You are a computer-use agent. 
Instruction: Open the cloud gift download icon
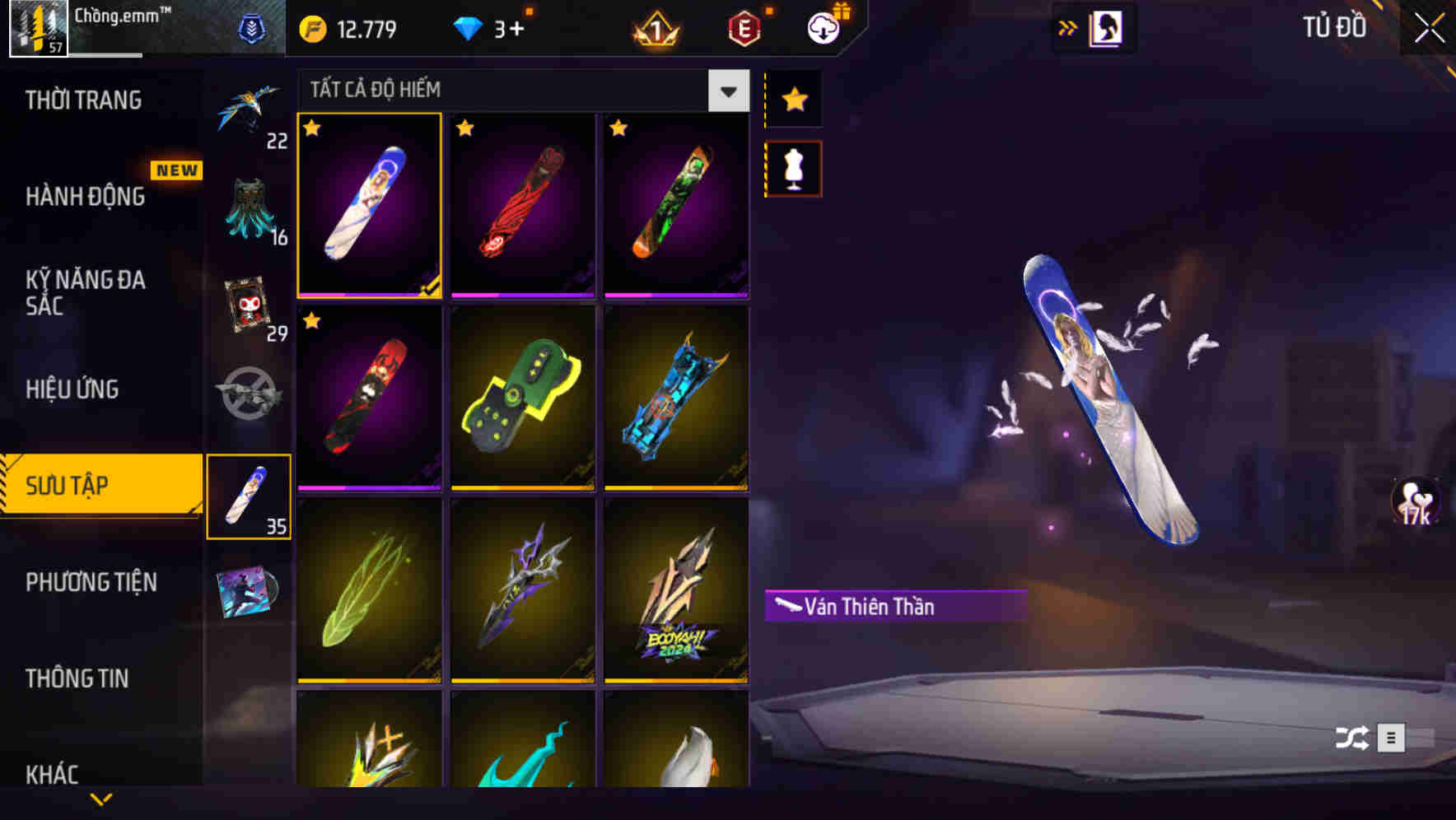coord(824,26)
